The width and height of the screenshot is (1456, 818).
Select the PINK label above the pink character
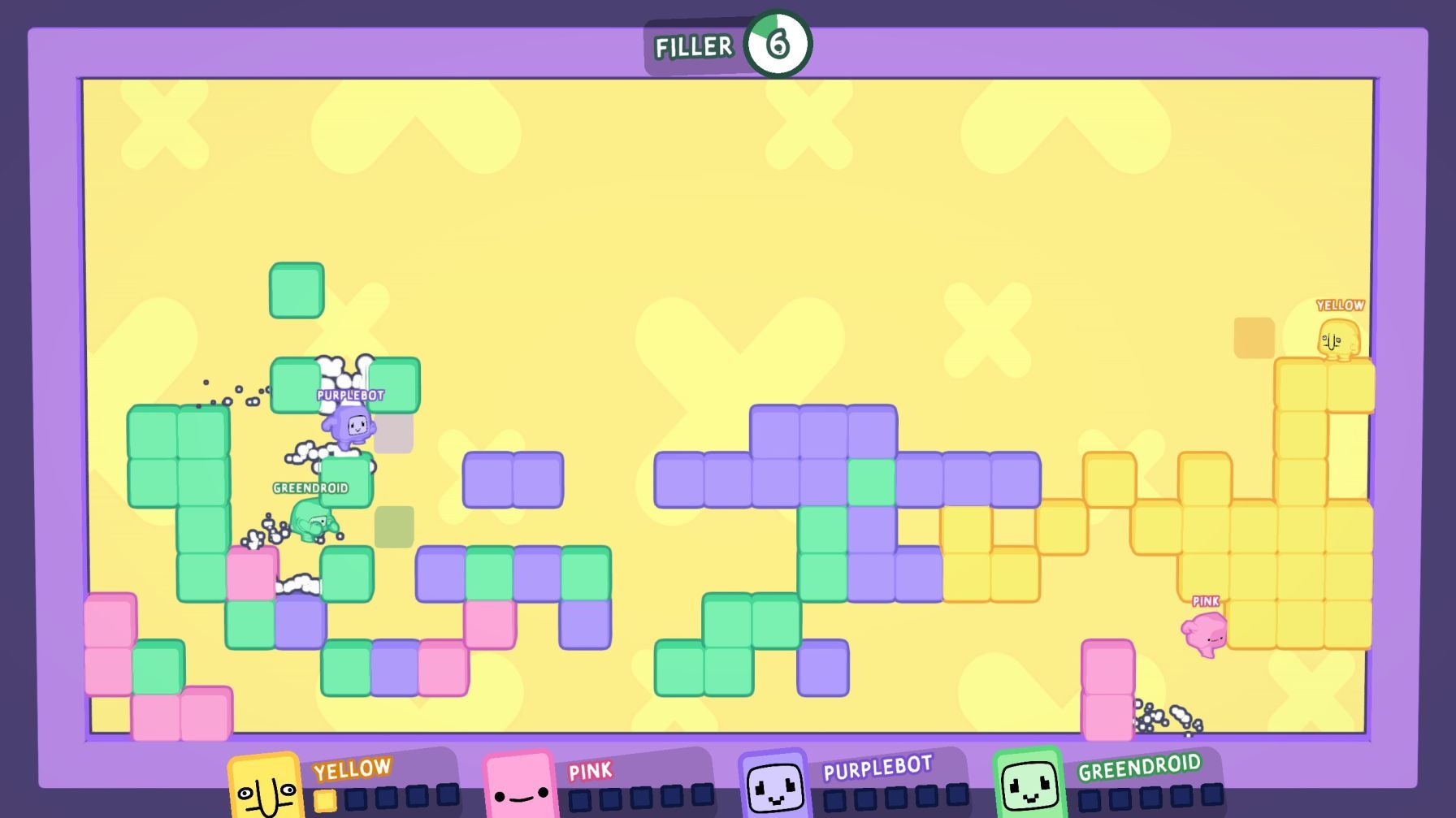pos(1205,600)
